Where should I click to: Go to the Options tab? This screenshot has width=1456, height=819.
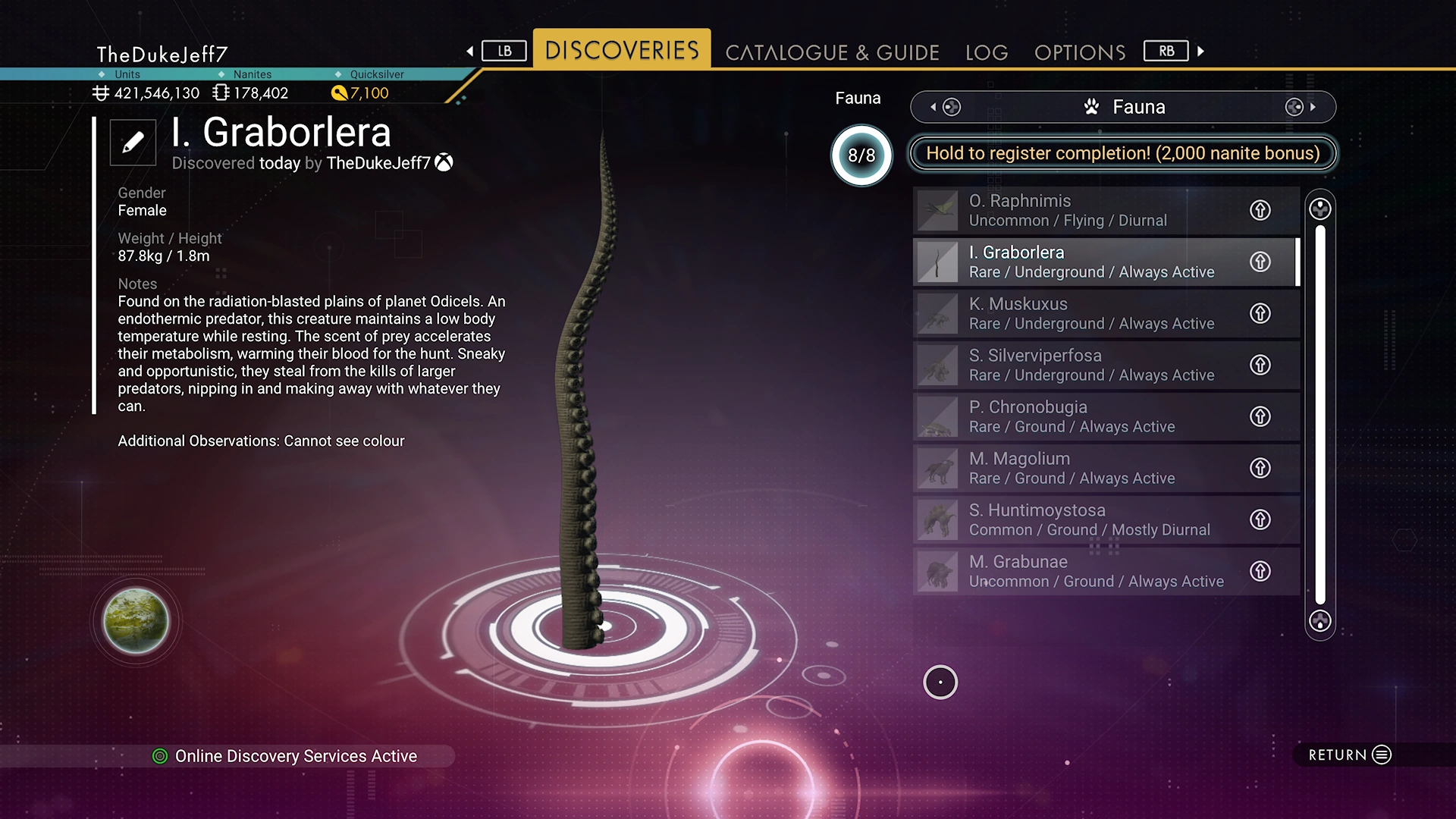1080,52
